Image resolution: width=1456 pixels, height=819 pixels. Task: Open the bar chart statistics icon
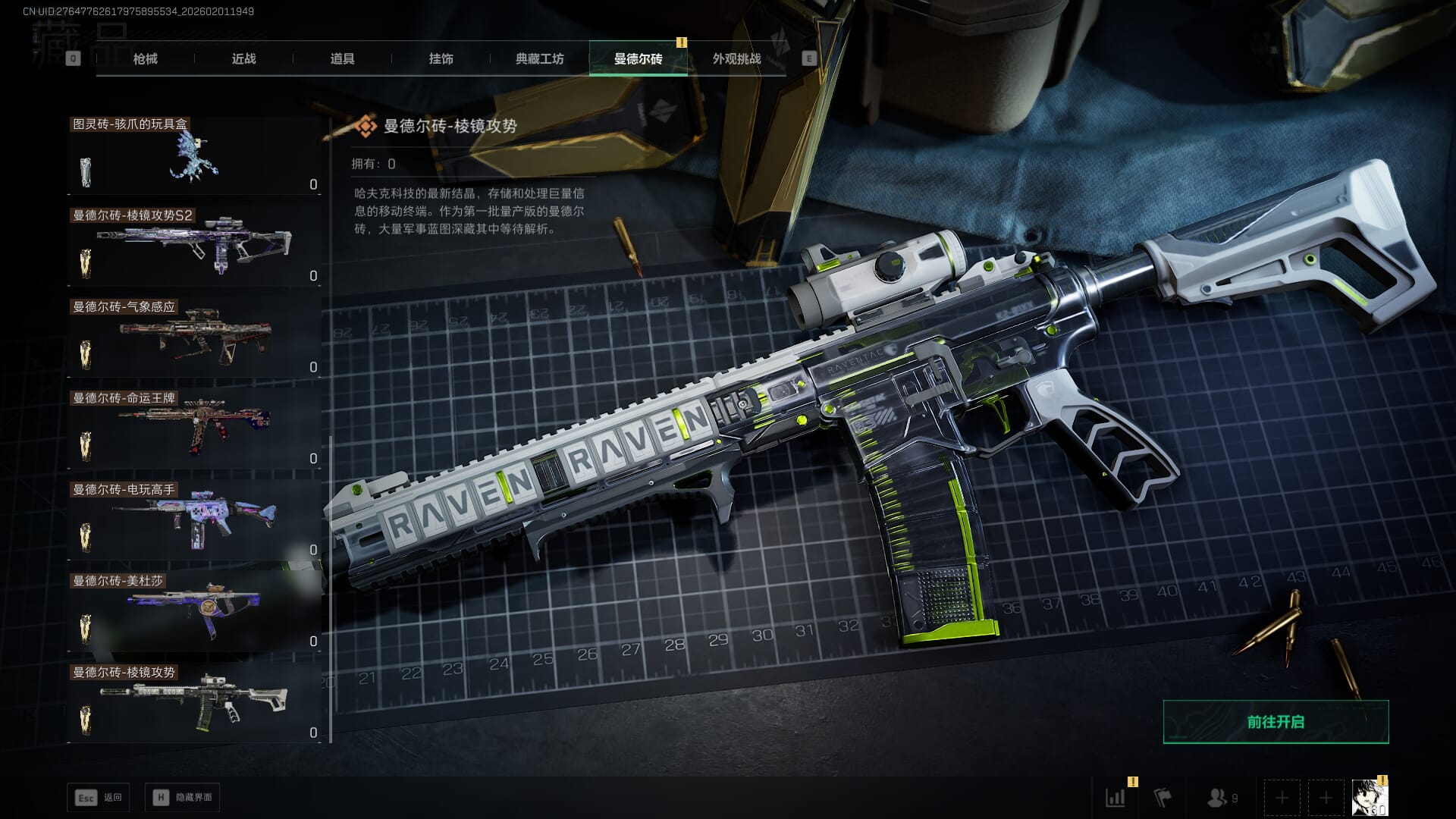(1116, 798)
